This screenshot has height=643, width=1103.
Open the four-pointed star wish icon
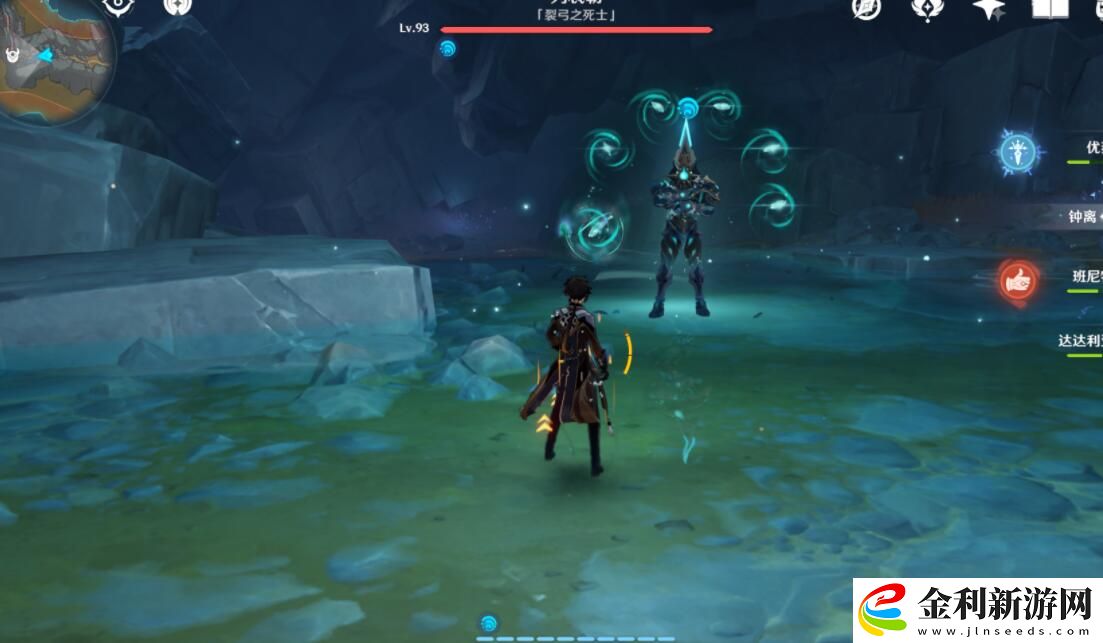click(988, 9)
